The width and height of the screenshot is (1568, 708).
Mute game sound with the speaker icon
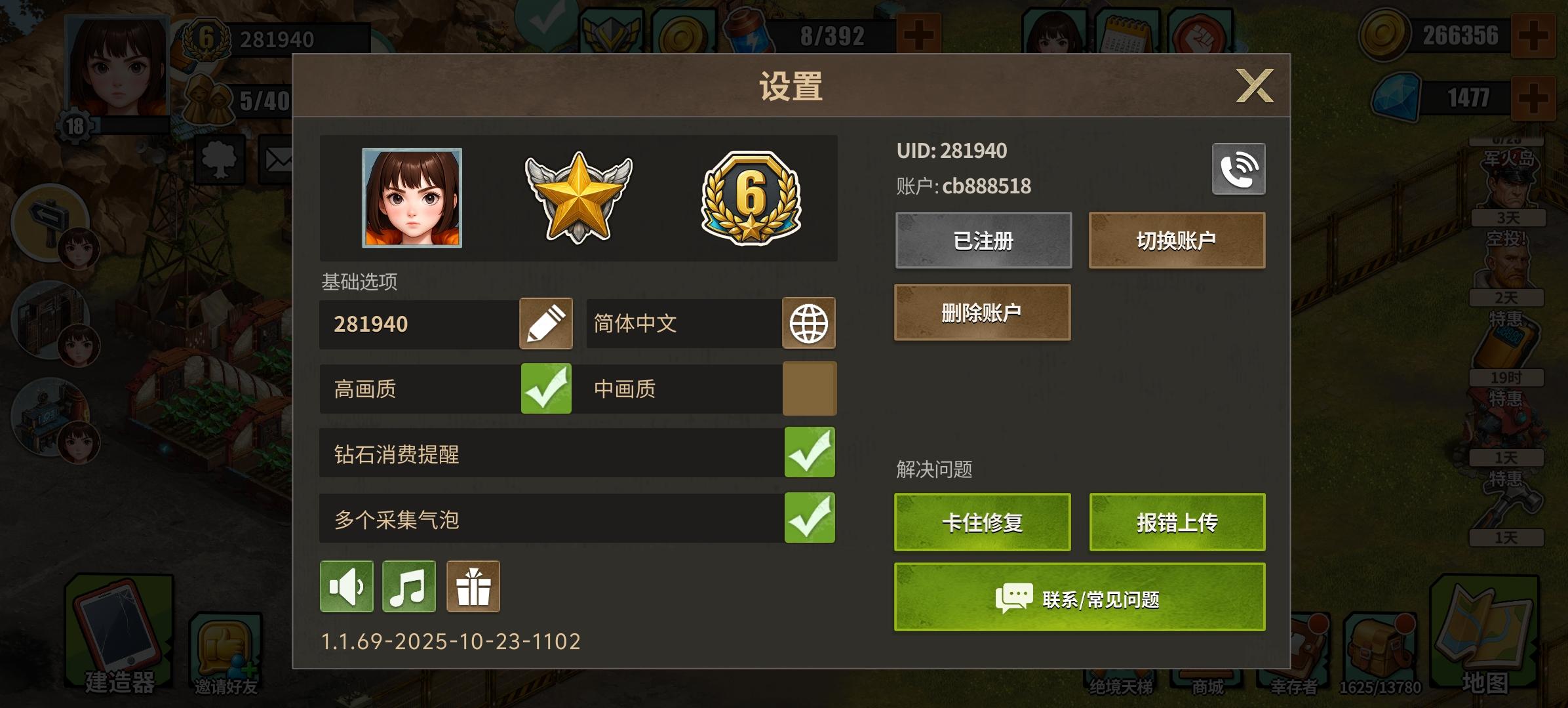point(347,587)
